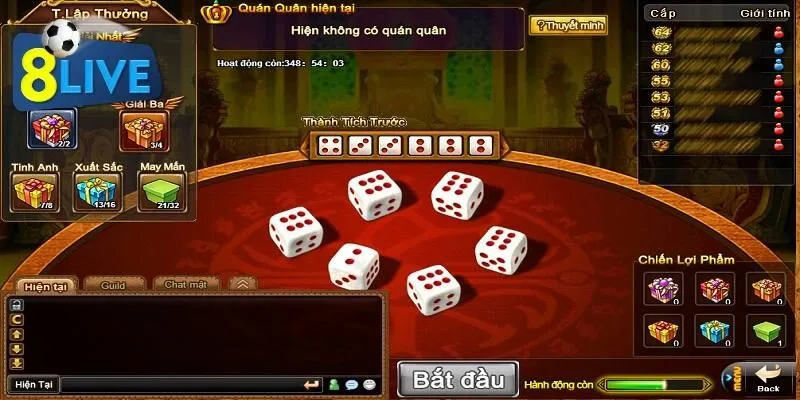Open the Hiện Tại channel selector
This screenshot has height=400, width=800.
(32, 384)
